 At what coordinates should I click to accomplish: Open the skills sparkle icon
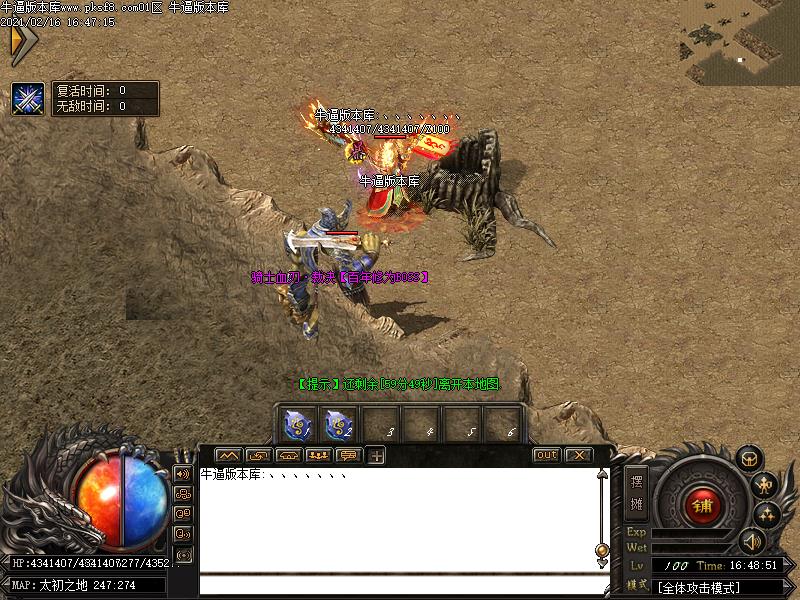click(767, 515)
